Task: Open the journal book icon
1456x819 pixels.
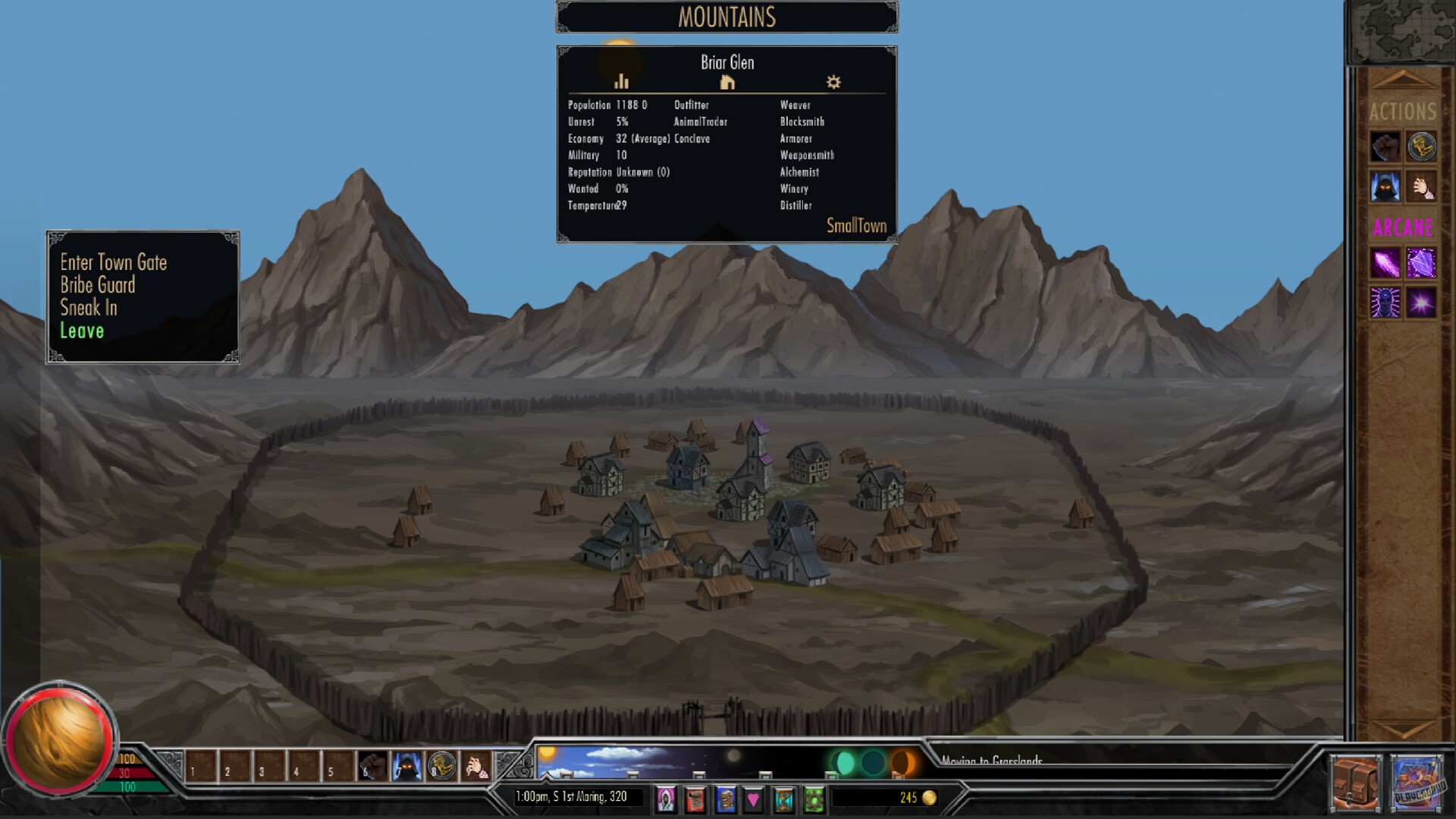Action: click(x=724, y=798)
